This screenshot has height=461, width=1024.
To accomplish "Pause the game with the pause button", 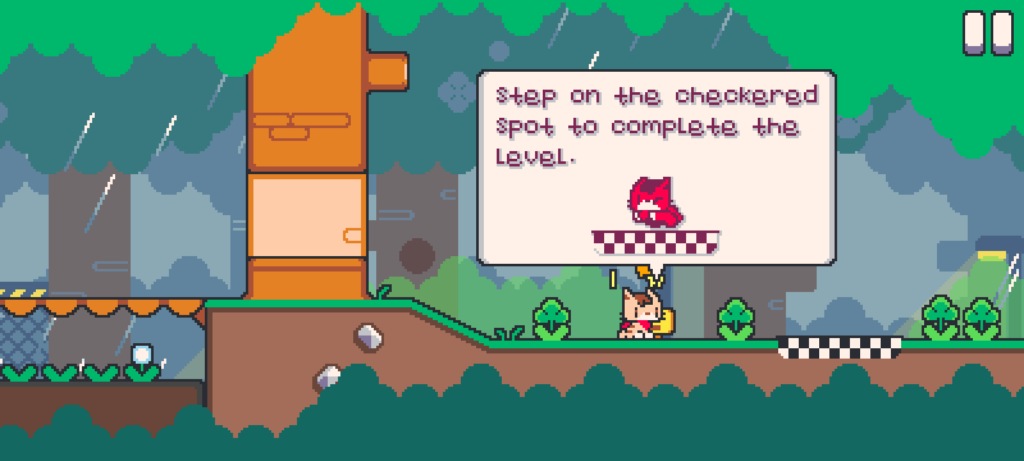I will point(987,32).
